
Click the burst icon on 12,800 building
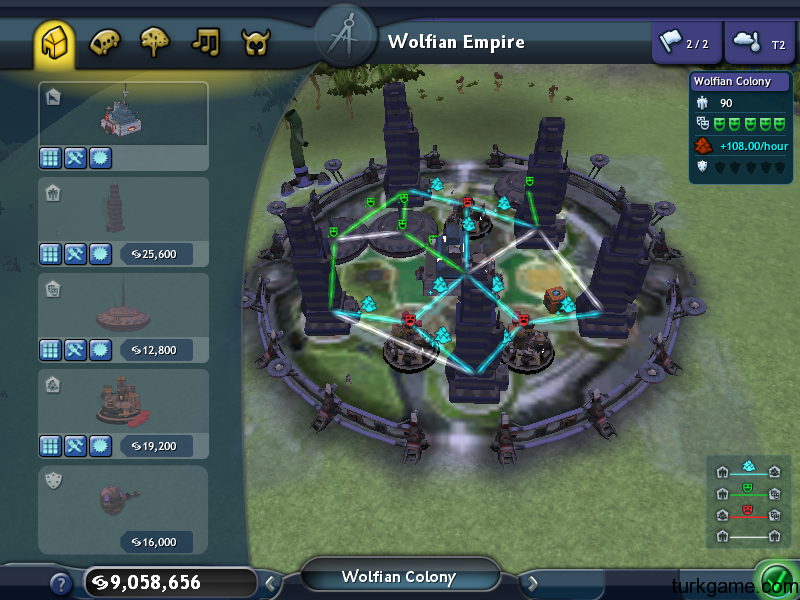[100, 350]
